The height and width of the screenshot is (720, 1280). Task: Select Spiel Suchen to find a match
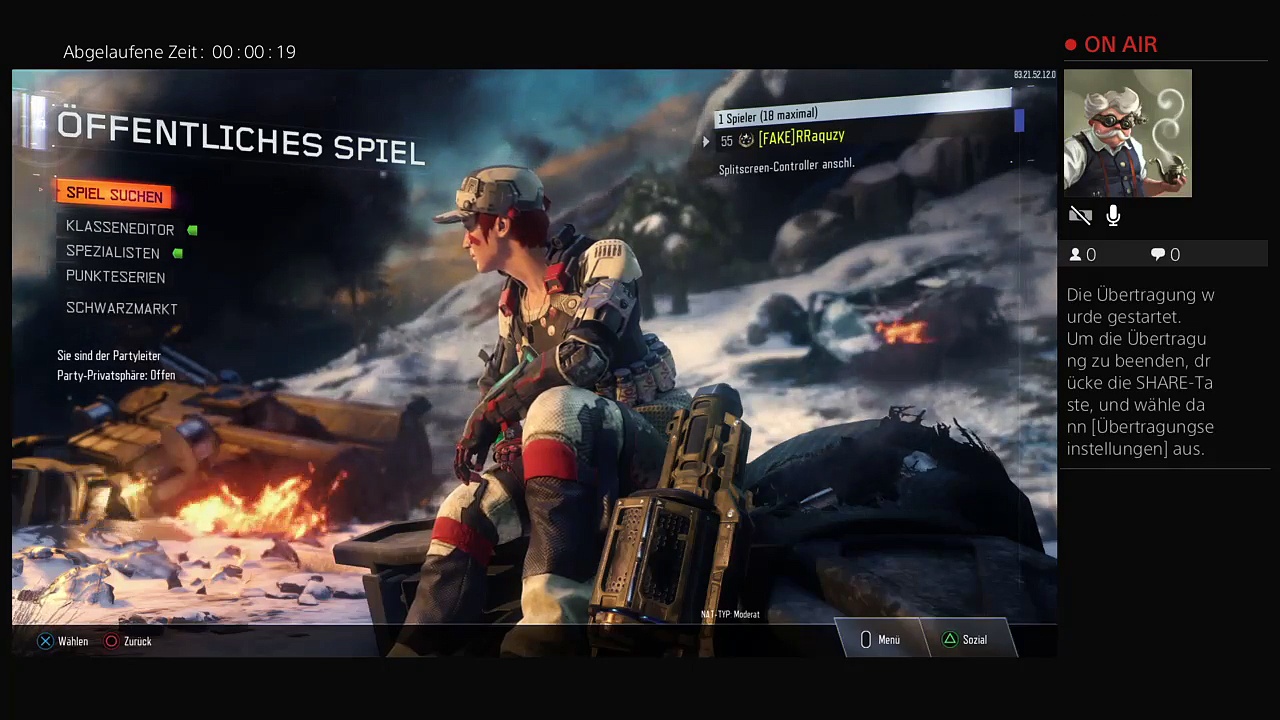pos(114,195)
